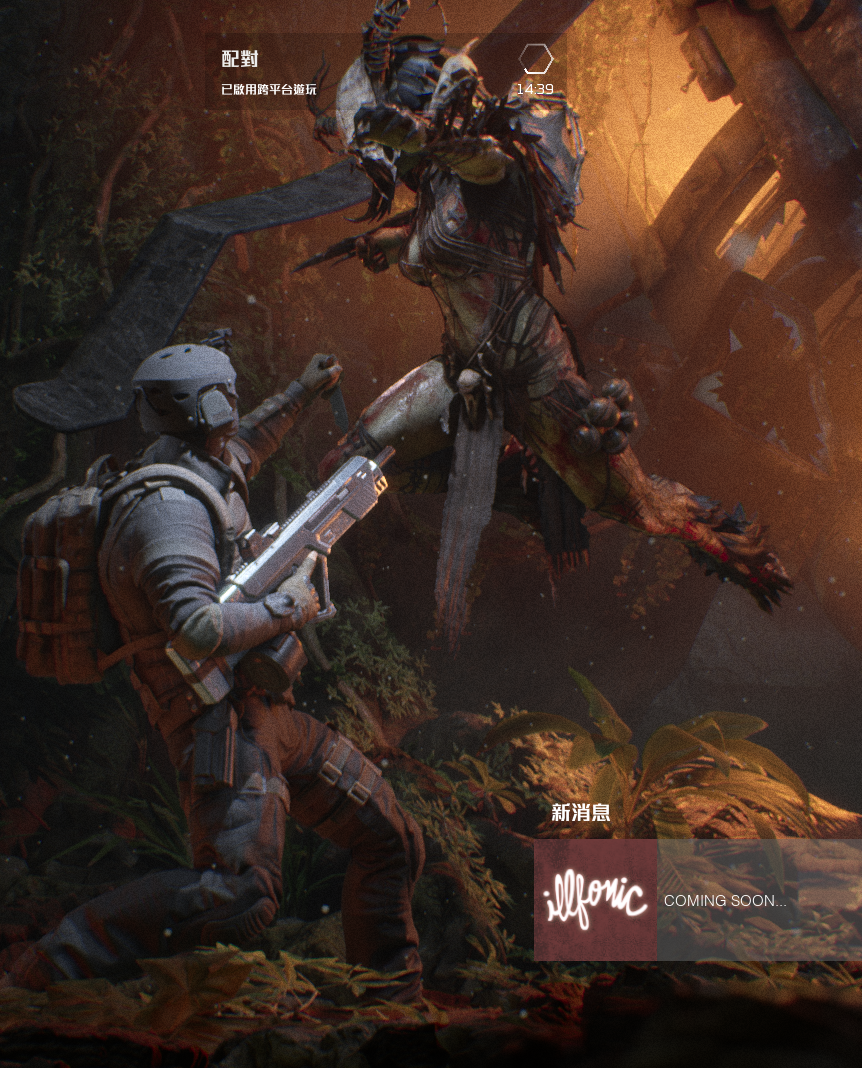This screenshot has width=862, height=1068.
Task: Select the COMING SOON news entry
Action: [x=726, y=901]
